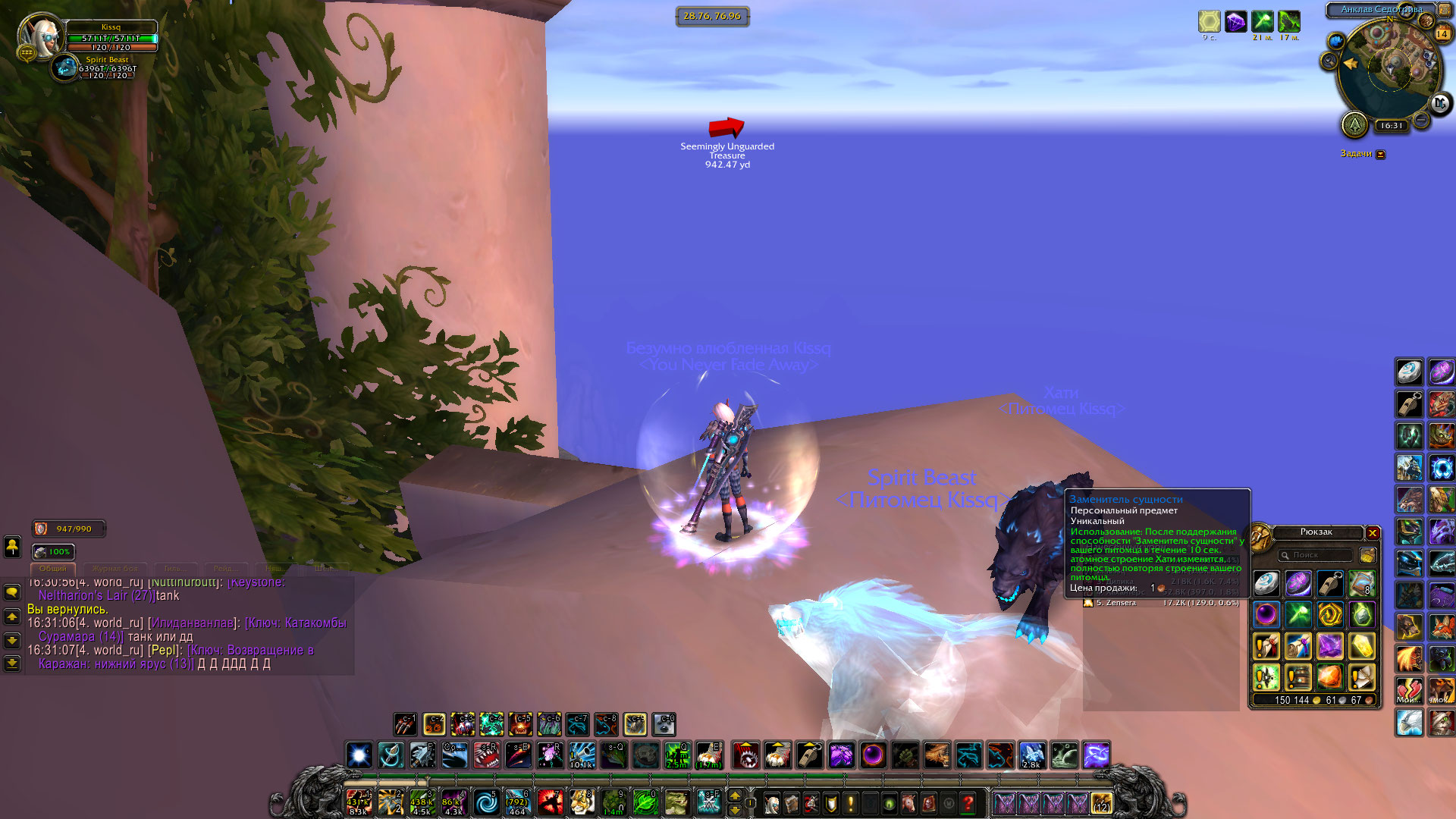Select the orange gem item in the bag
This screenshot has width=1456, height=819.
tap(1330, 676)
